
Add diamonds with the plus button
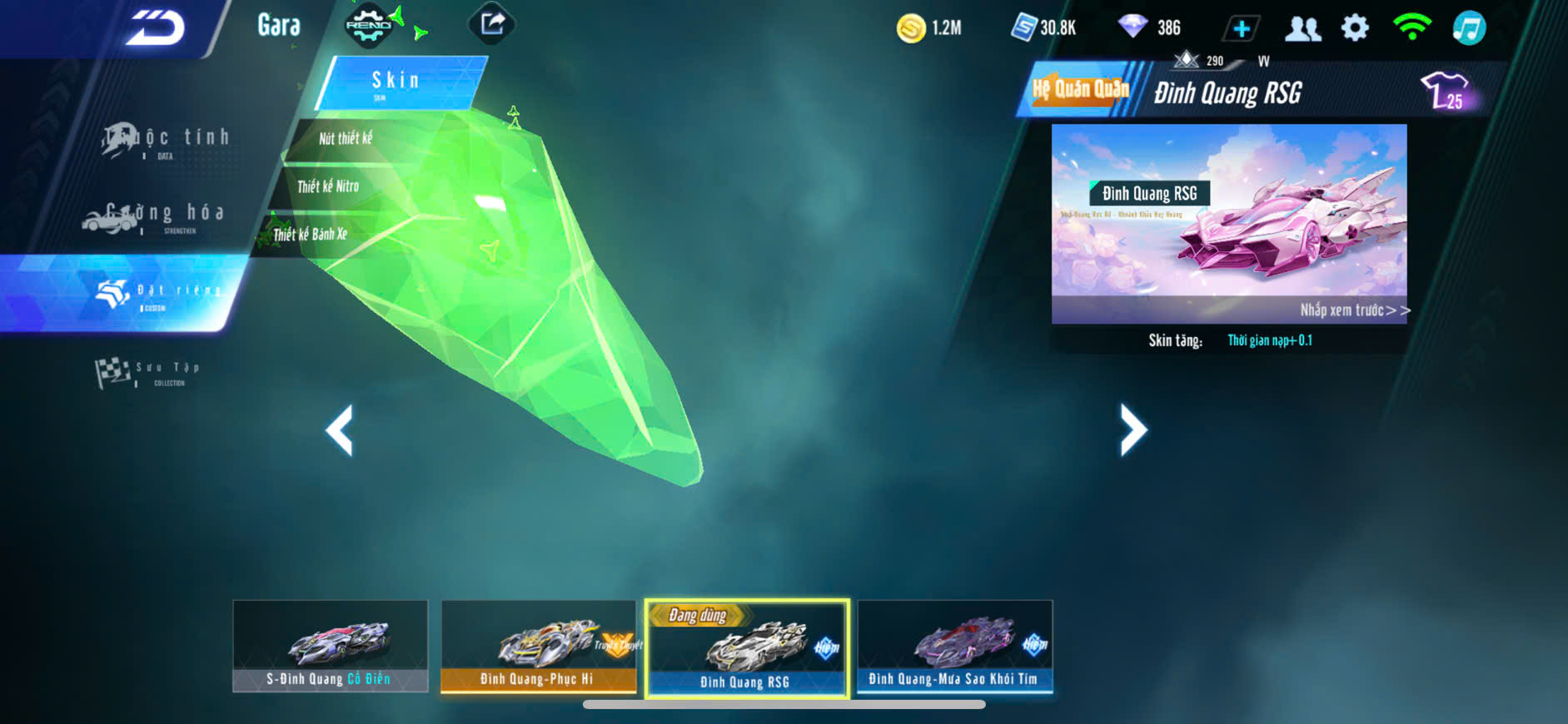coord(1241,28)
